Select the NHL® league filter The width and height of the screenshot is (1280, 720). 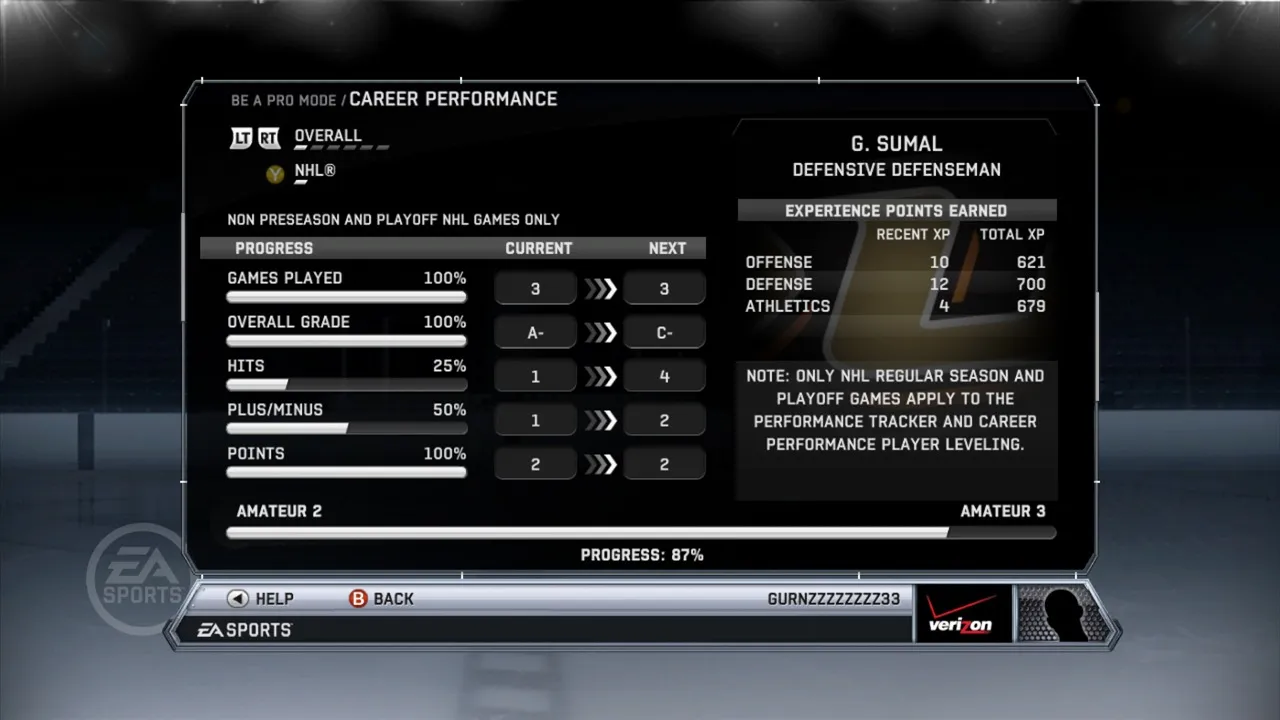[x=314, y=172]
